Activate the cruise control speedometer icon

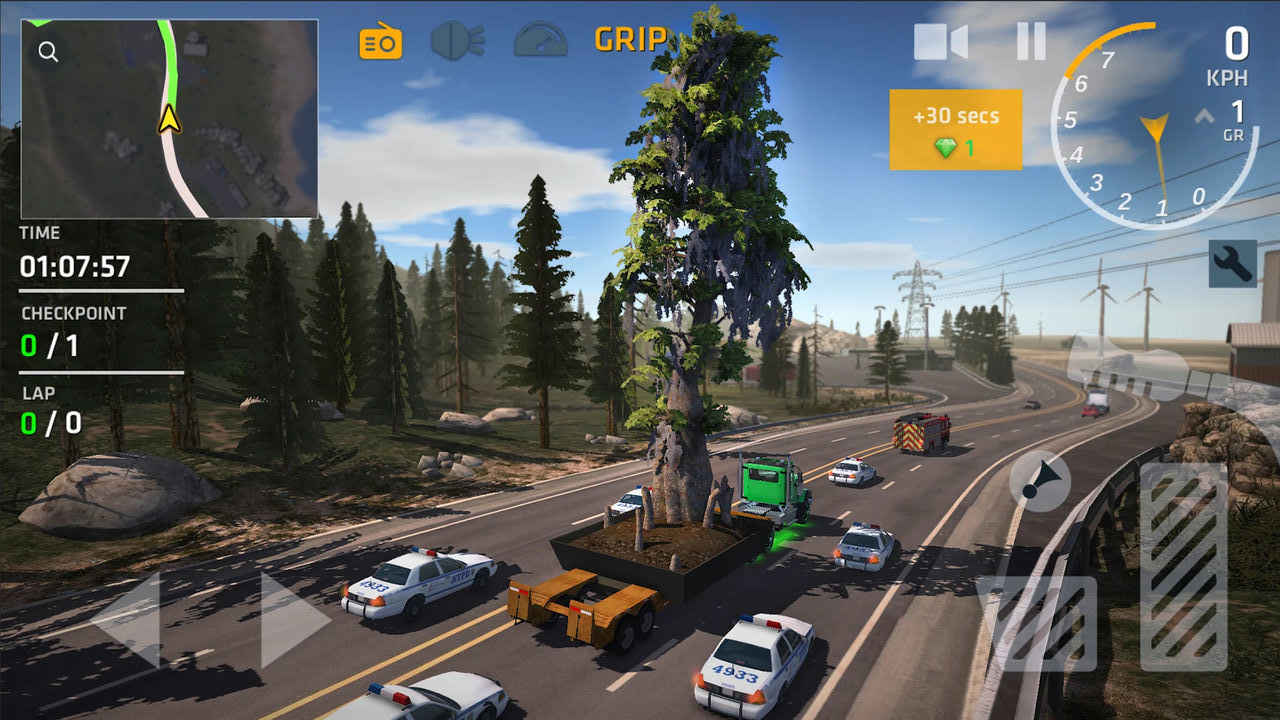[540, 40]
